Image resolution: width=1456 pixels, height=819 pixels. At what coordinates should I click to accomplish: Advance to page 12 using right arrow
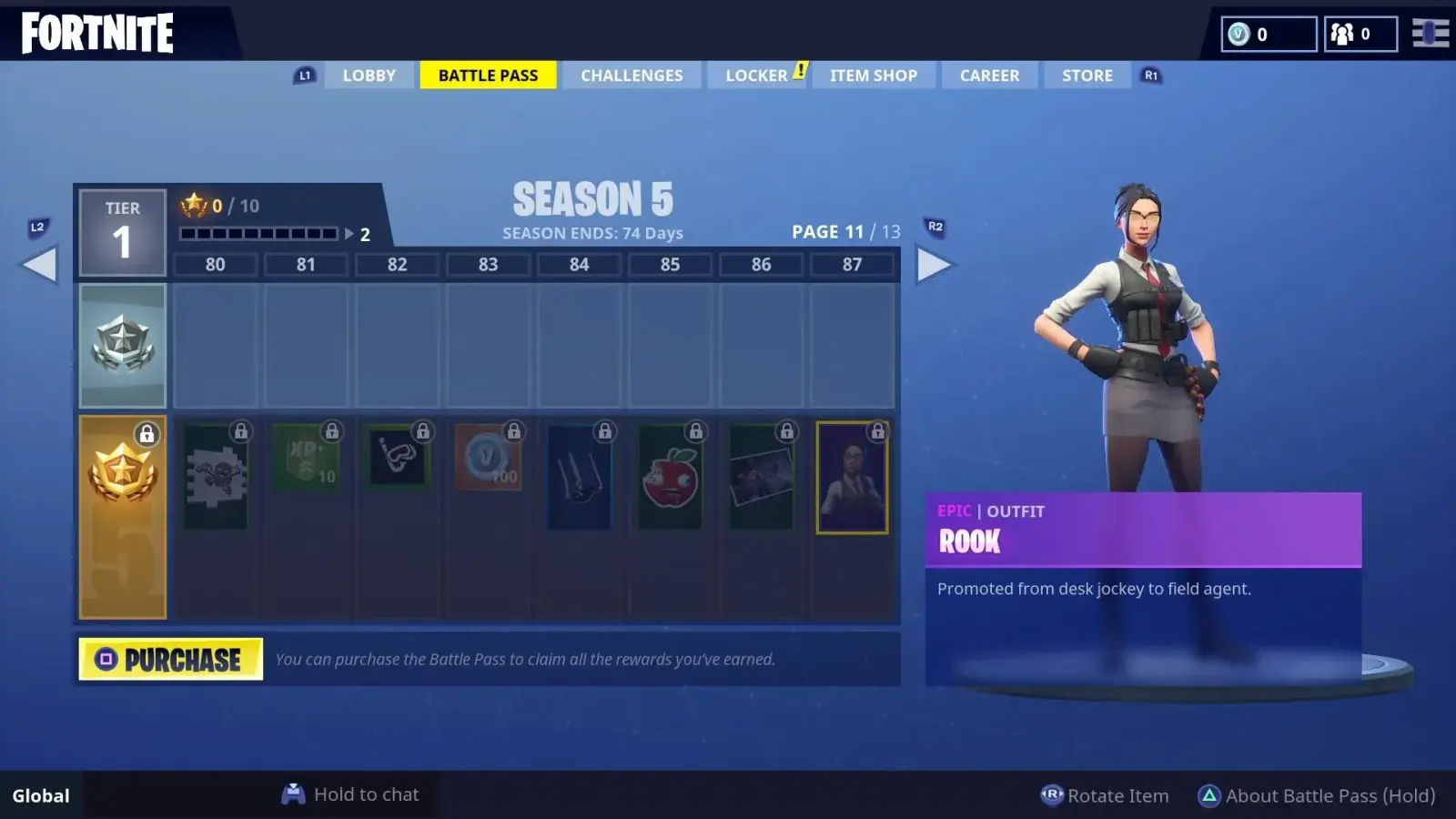(935, 264)
